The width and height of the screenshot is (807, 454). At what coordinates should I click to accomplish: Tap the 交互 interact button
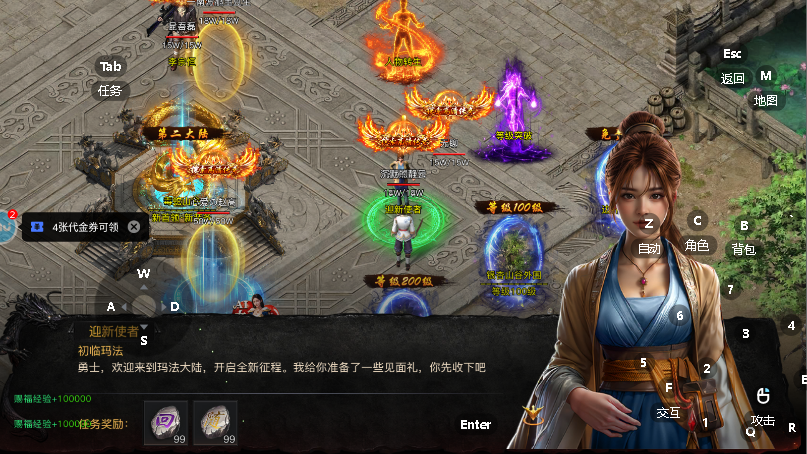click(668, 411)
